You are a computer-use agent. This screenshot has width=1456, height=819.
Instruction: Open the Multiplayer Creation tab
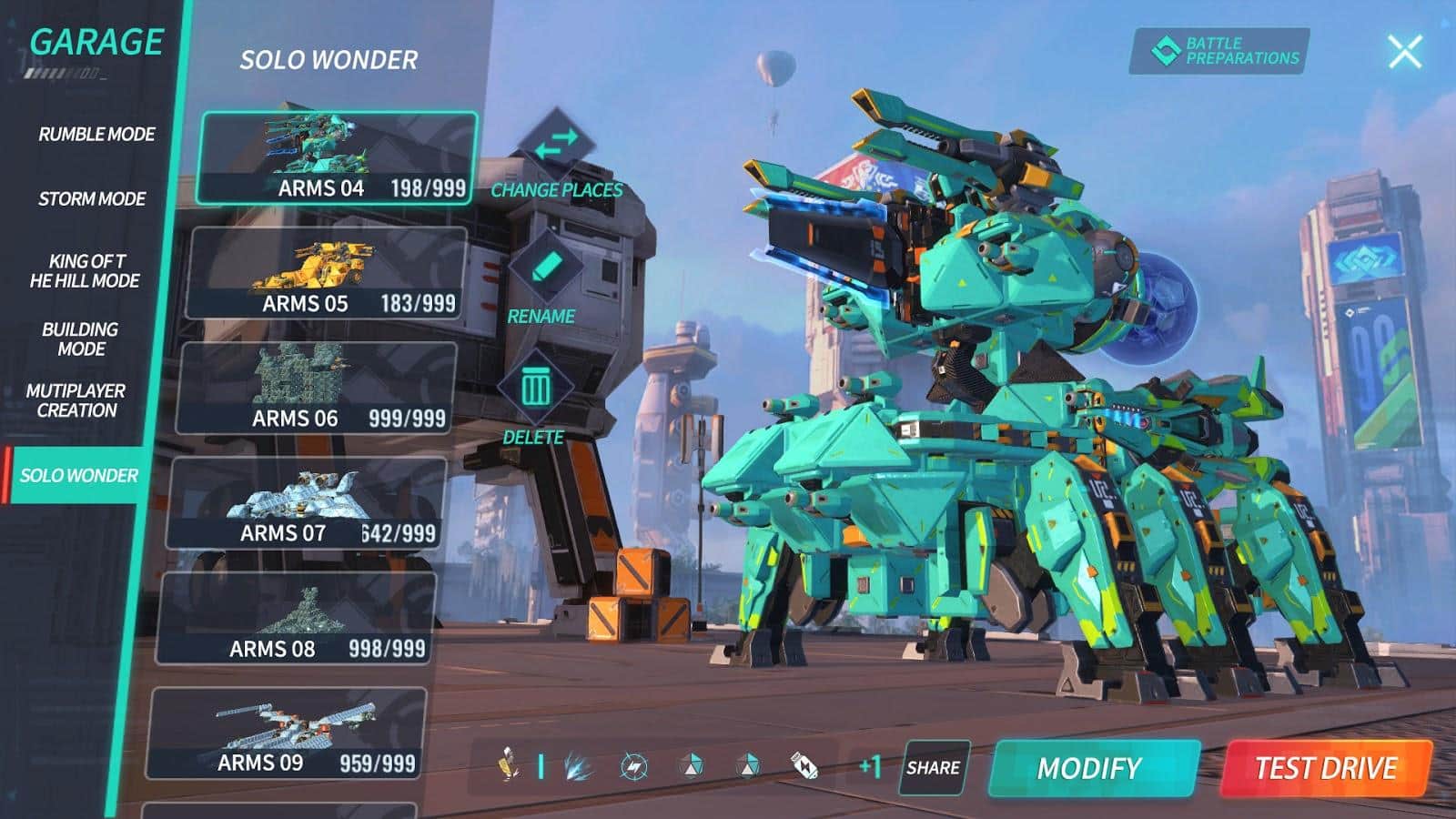tap(76, 400)
